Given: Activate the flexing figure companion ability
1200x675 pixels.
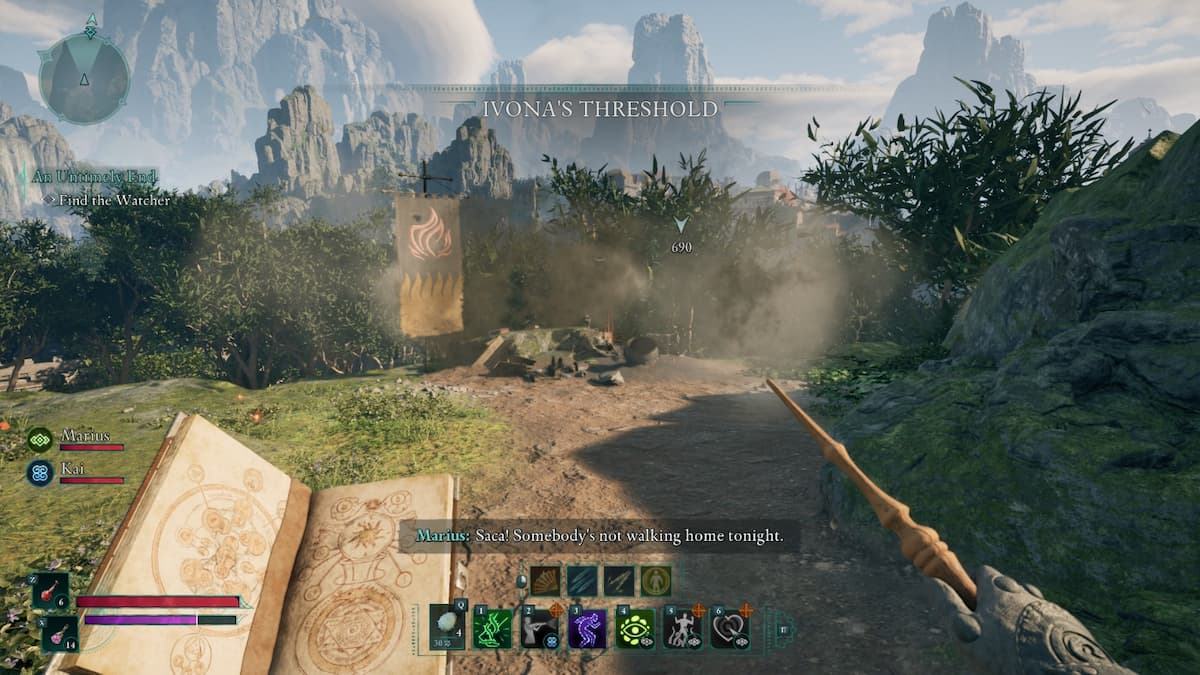Looking at the screenshot, I should click(683, 629).
